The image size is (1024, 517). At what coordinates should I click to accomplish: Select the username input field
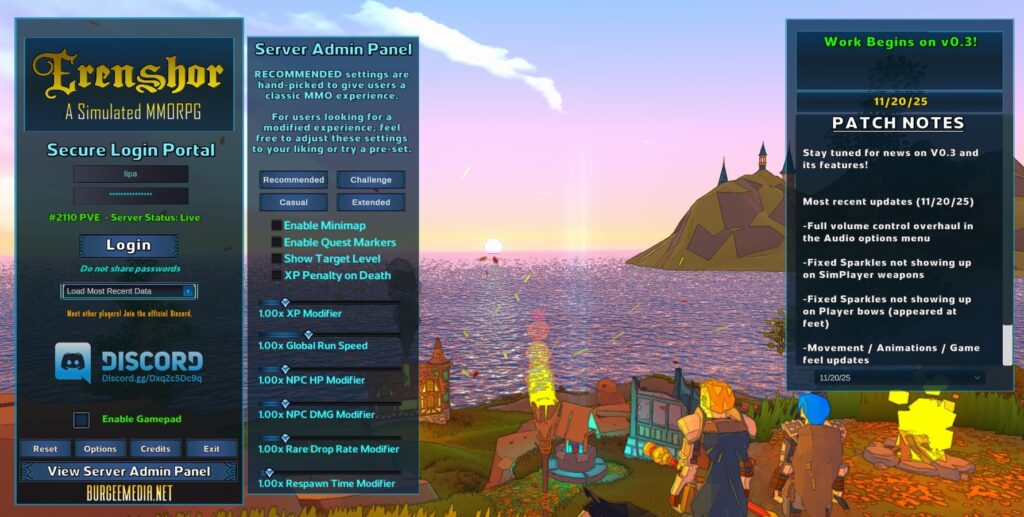click(130, 174)
